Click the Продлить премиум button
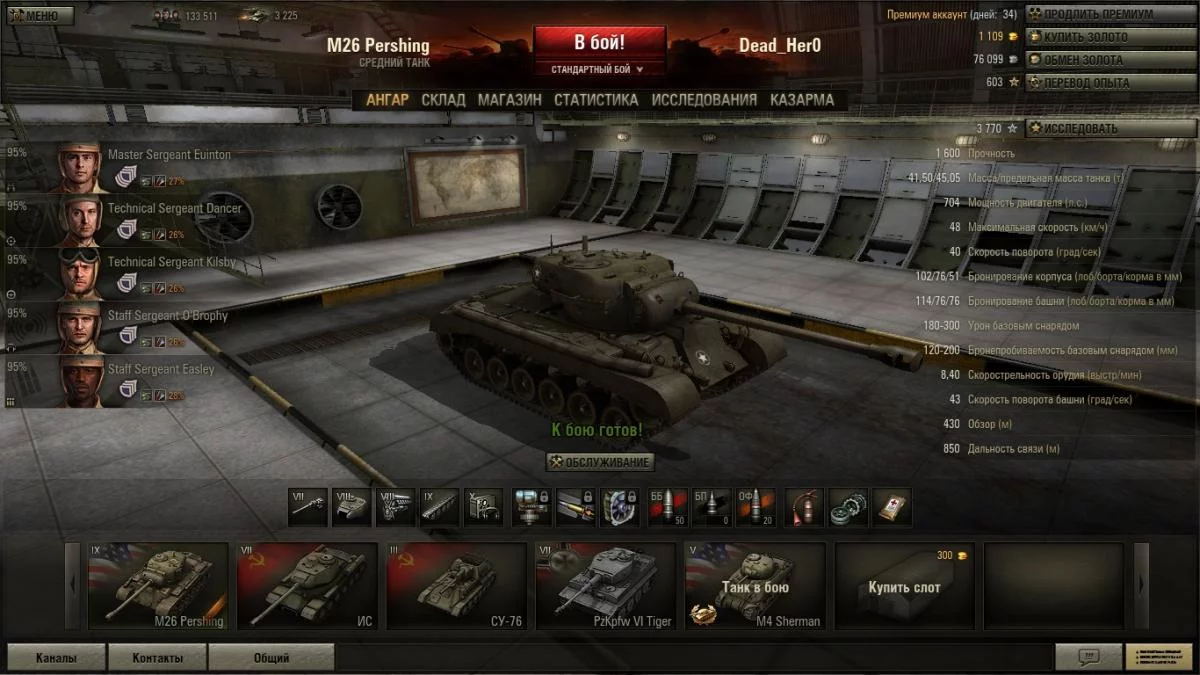This screenshot has height=675, width=1200. (x=1110, y=14)
